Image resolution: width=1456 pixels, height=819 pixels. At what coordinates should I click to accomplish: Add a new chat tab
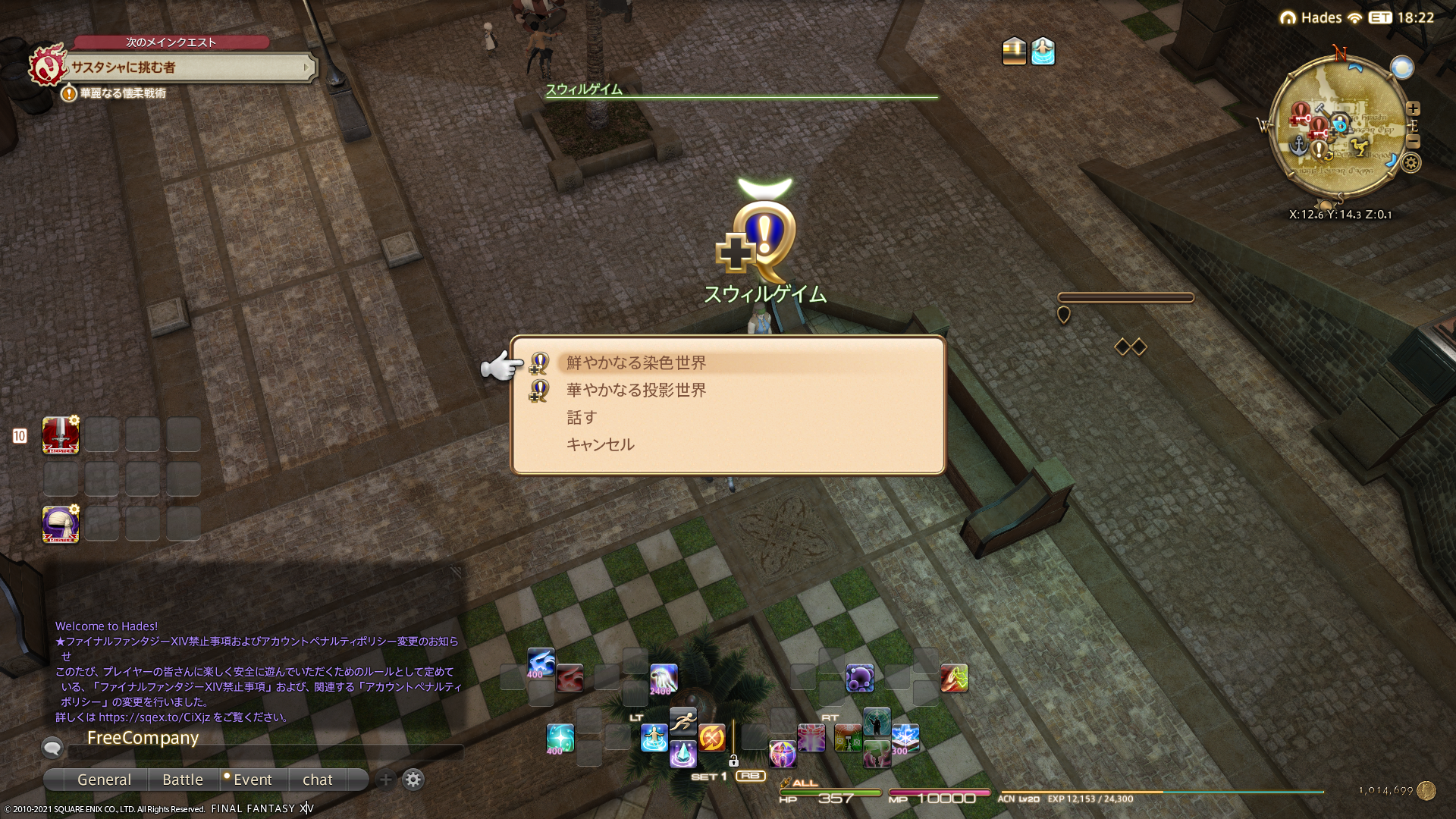[x=385, y=780]
